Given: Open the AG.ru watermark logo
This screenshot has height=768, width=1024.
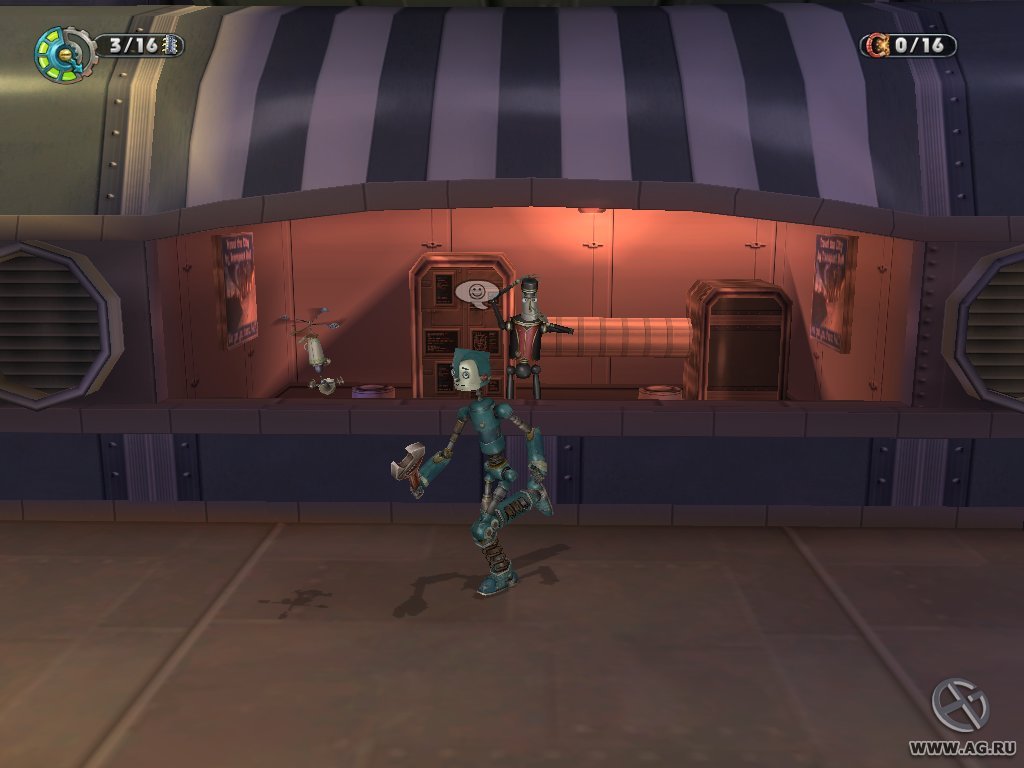Looking at the screenshot, I should [960, 706].
